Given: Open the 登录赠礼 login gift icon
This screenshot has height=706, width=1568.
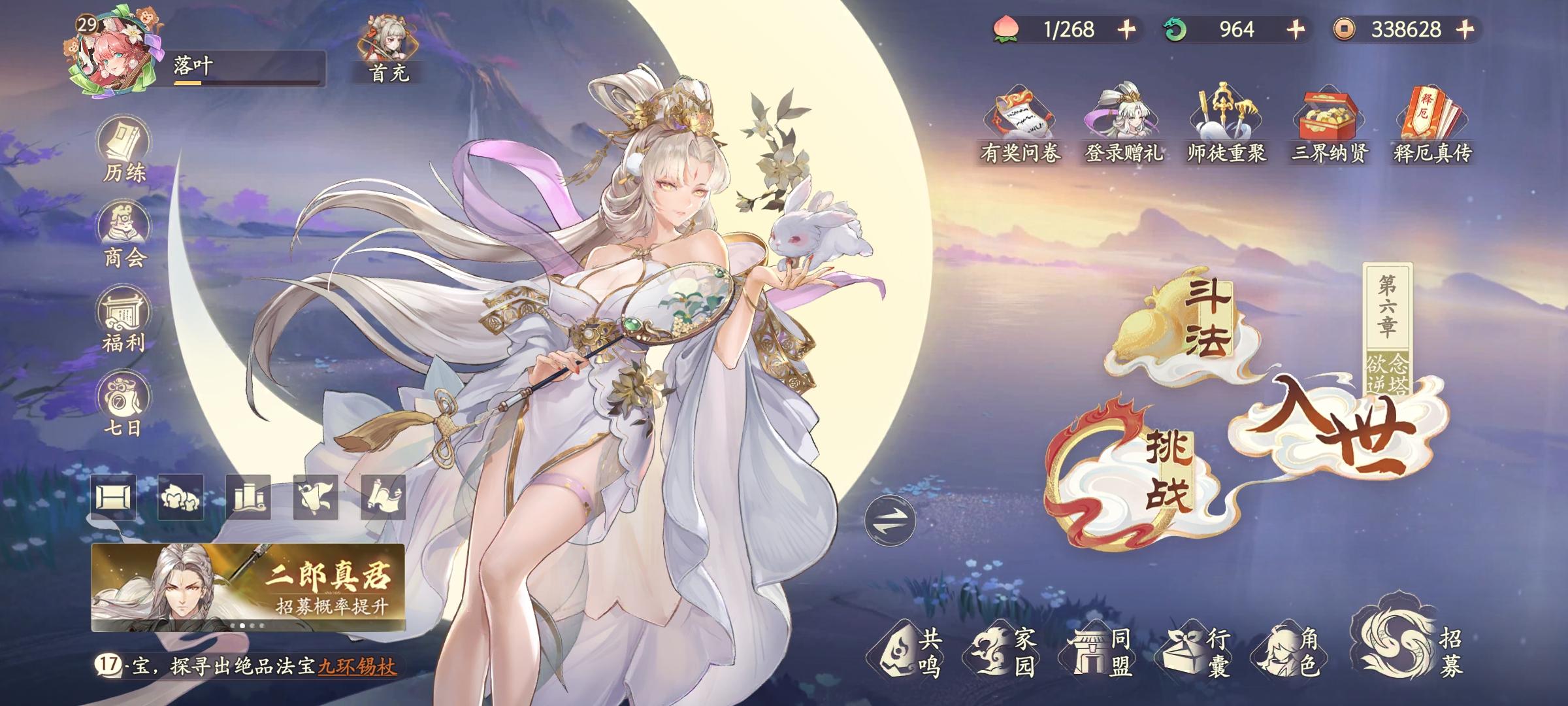Looking at the screenshot, I should pyautogui.click(x=1122, y=118).
